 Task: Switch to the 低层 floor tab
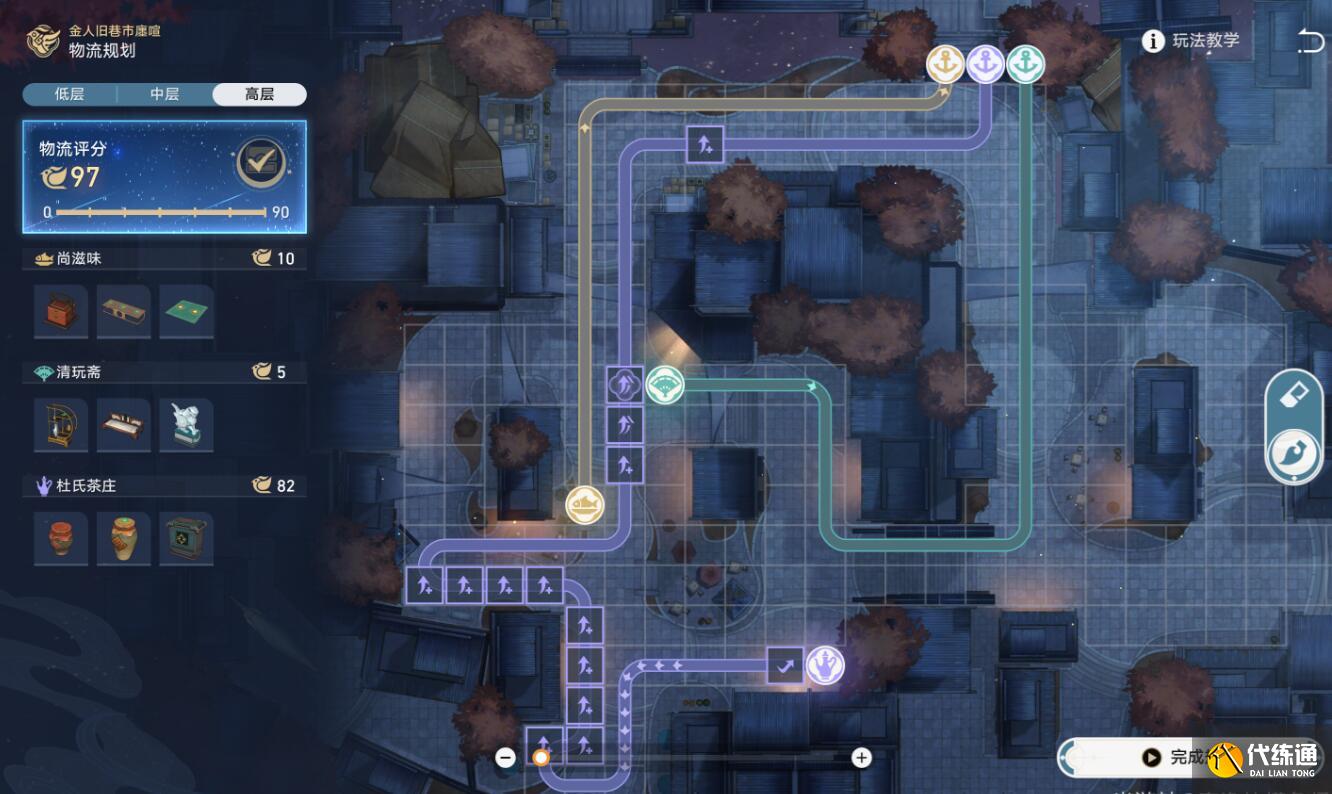69,94
